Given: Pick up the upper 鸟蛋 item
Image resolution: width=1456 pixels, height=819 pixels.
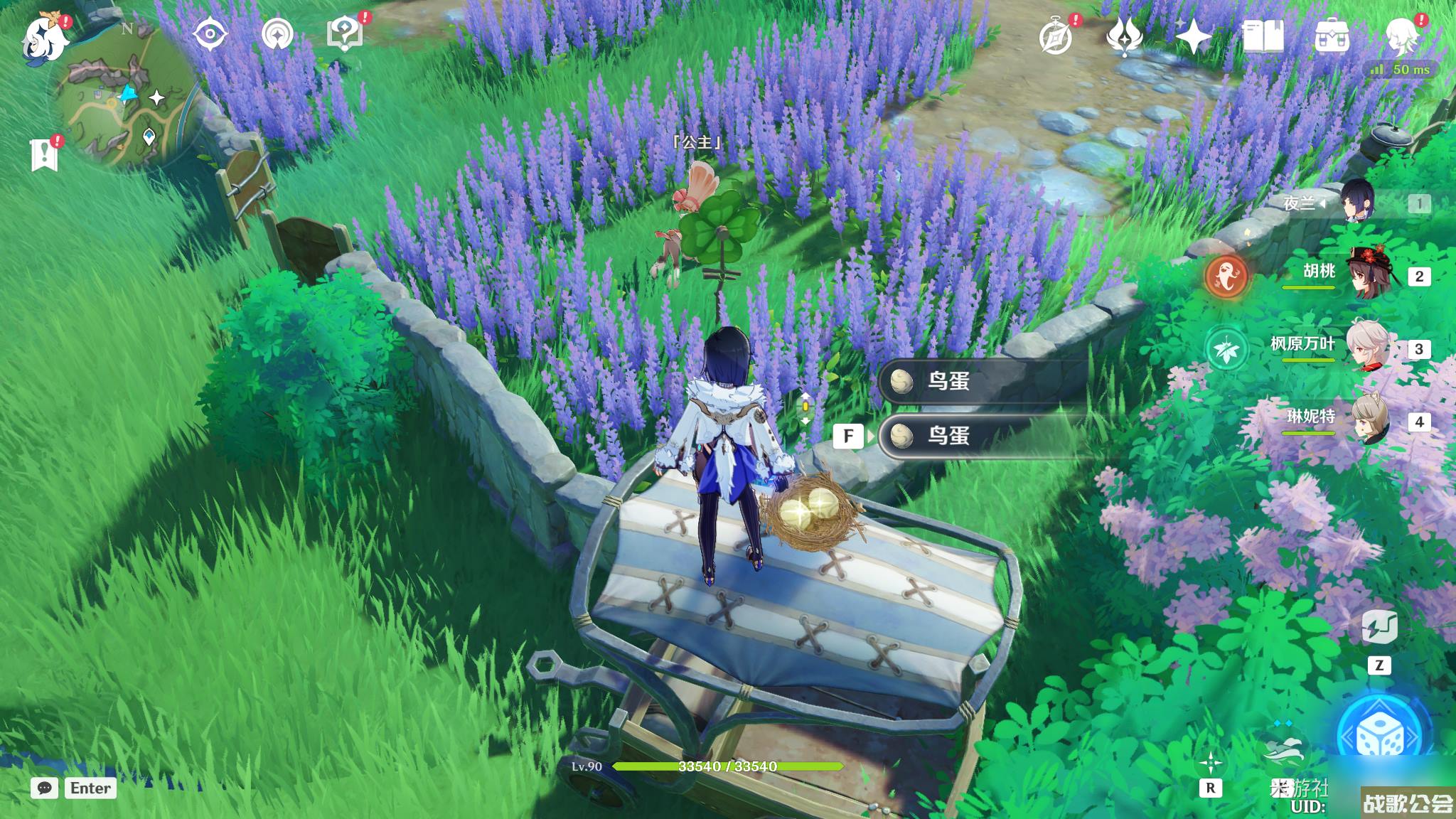Looking at the screenshot, I should point(981,381).
